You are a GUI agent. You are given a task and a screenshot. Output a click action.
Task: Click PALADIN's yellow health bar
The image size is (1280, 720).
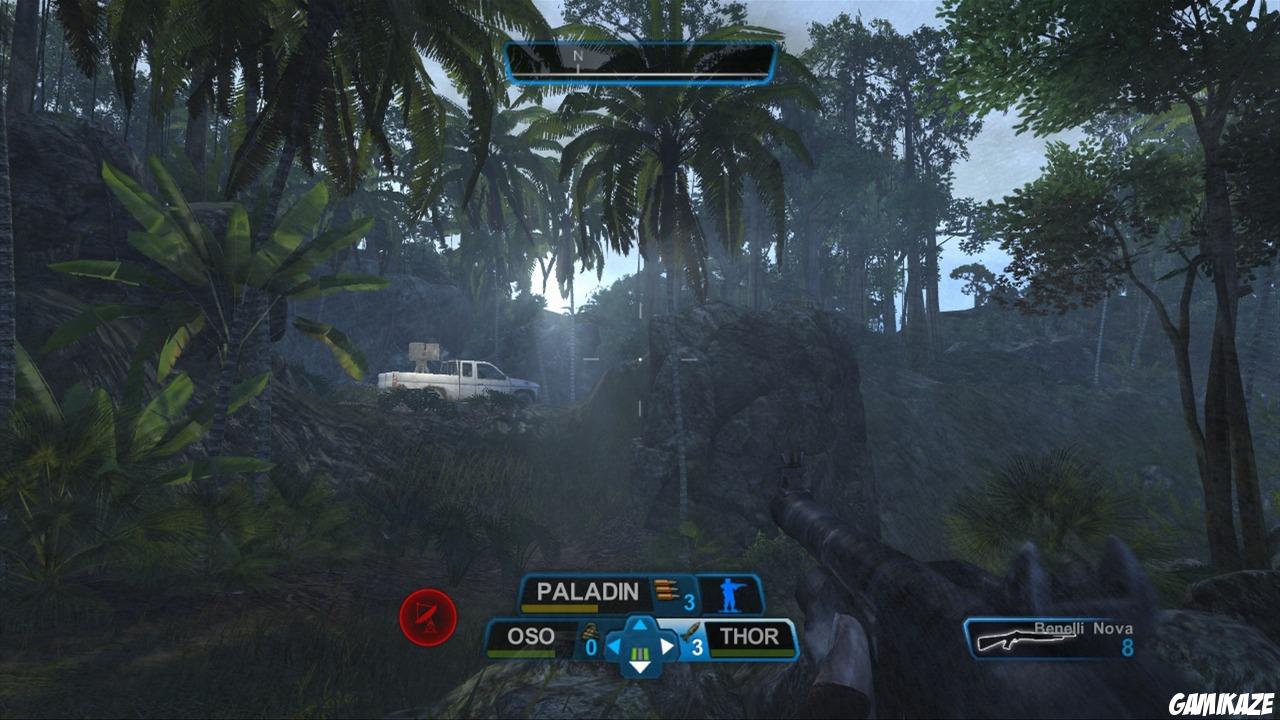click(558, 608)
